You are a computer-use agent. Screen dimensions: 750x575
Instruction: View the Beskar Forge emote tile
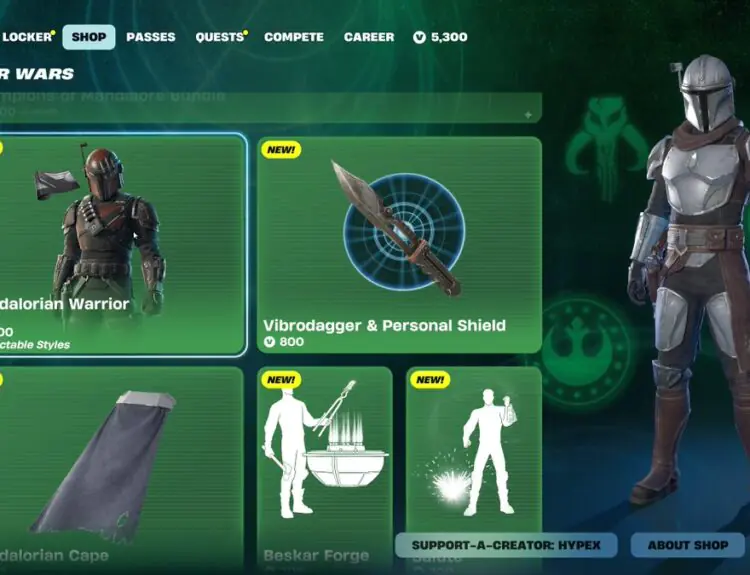325,465
